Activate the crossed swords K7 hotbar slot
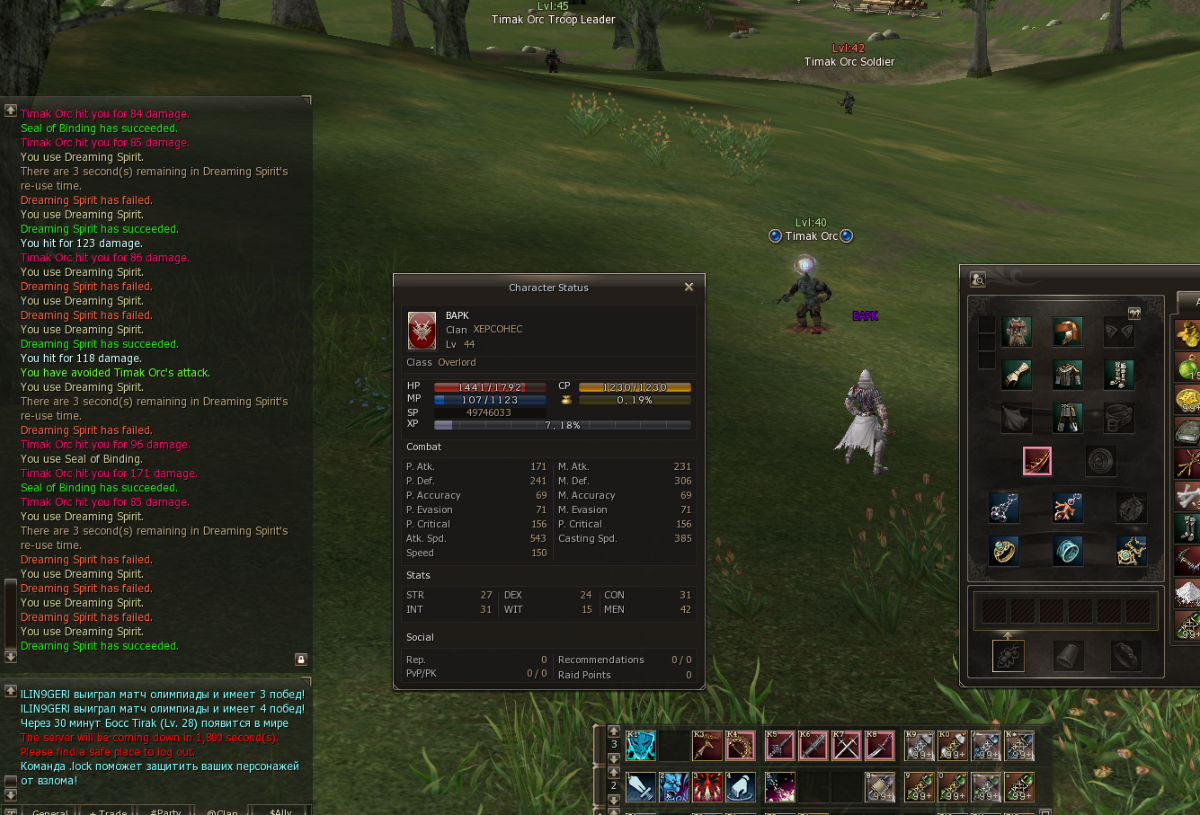 846,746
